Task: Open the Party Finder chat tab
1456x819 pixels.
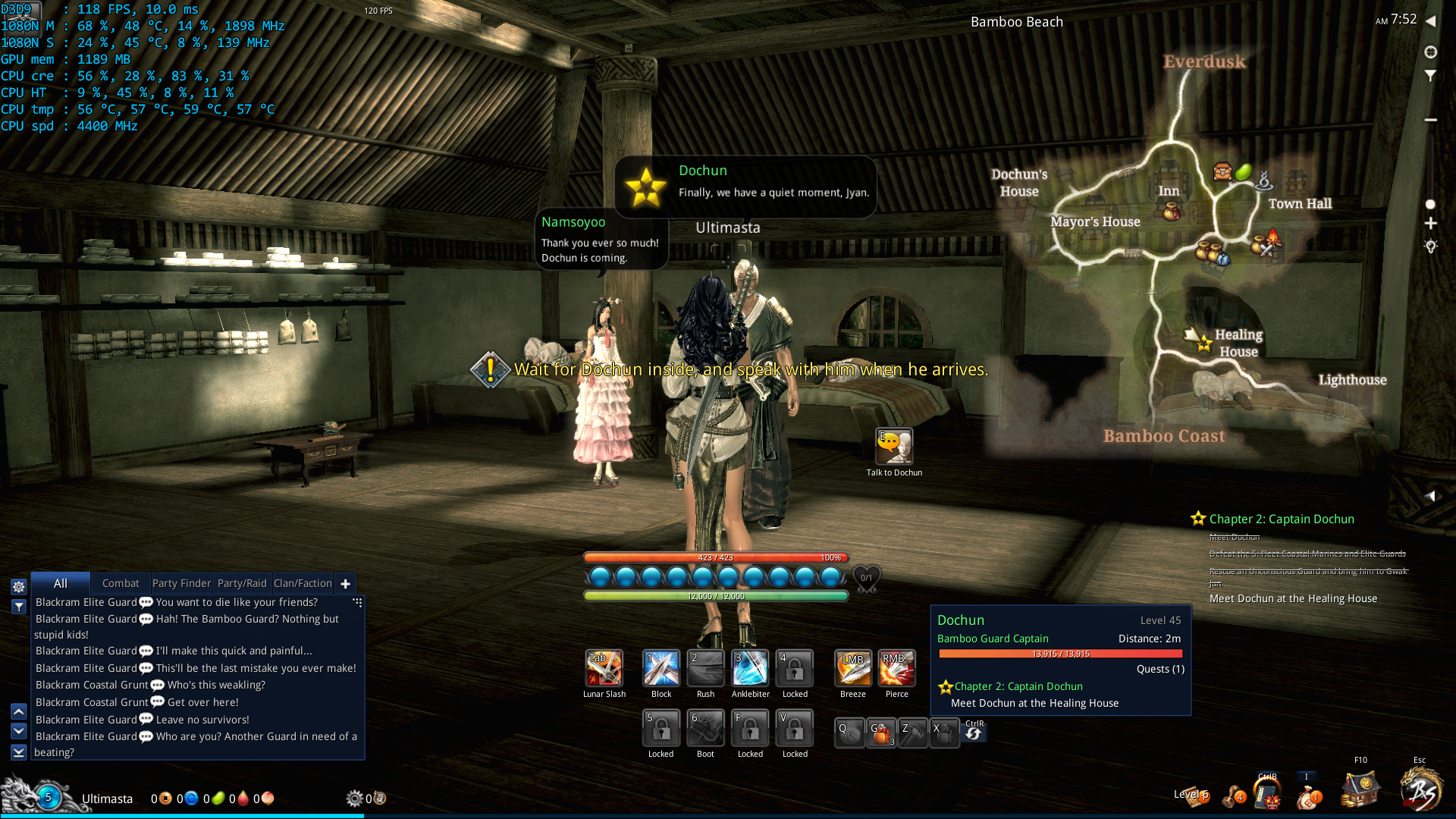Action: (181, 583)
